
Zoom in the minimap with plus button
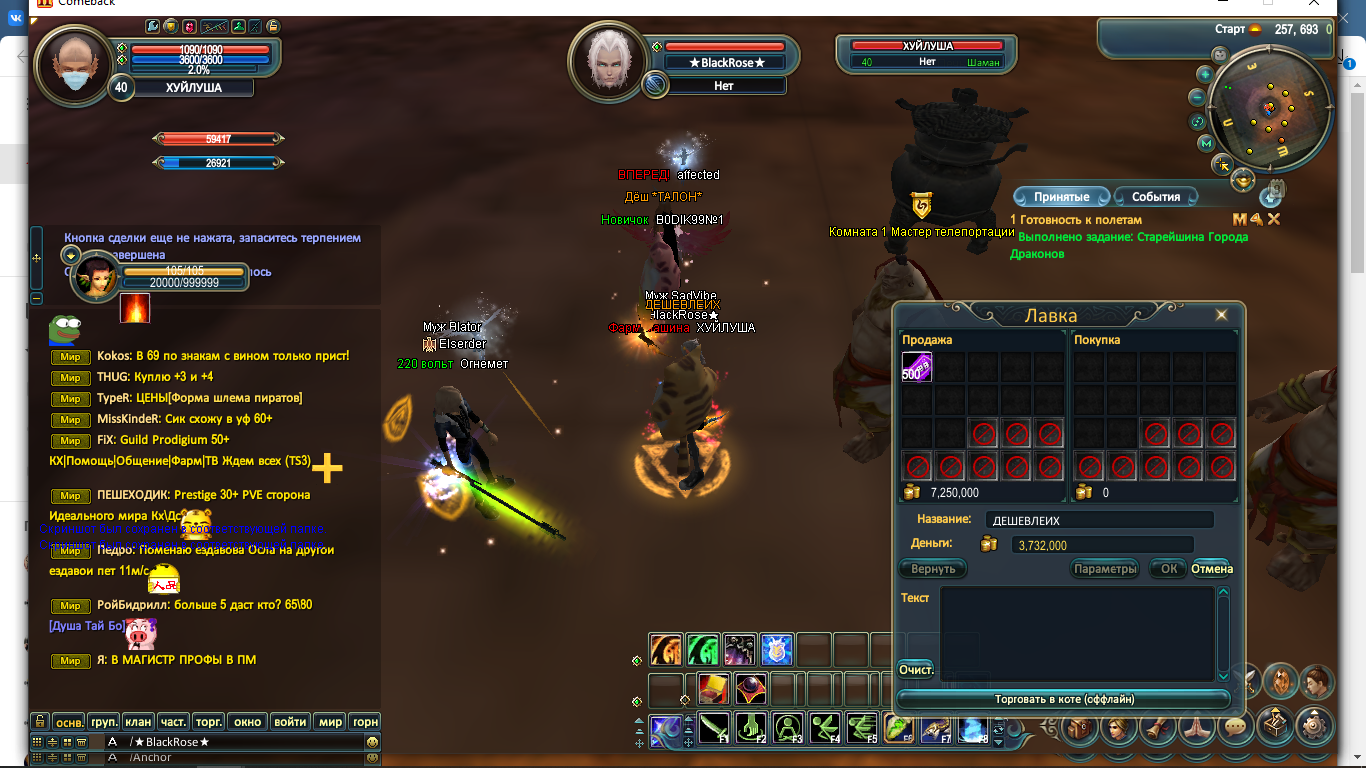coord(1205,74)
